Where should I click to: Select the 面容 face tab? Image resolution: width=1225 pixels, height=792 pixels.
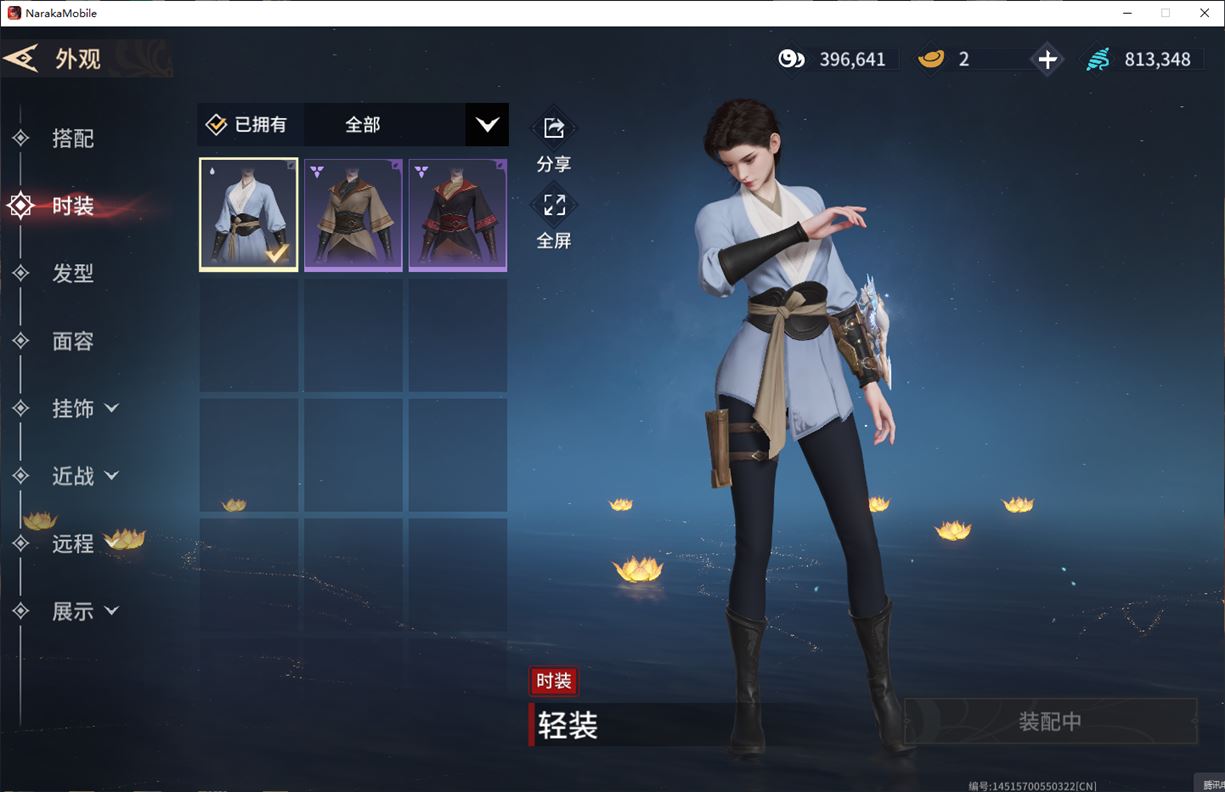(72, 341)
